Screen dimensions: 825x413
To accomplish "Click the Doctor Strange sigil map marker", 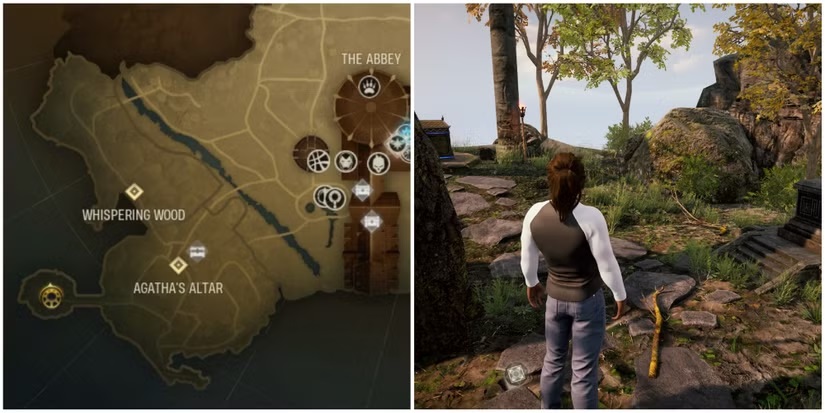I will coord(317,159).
